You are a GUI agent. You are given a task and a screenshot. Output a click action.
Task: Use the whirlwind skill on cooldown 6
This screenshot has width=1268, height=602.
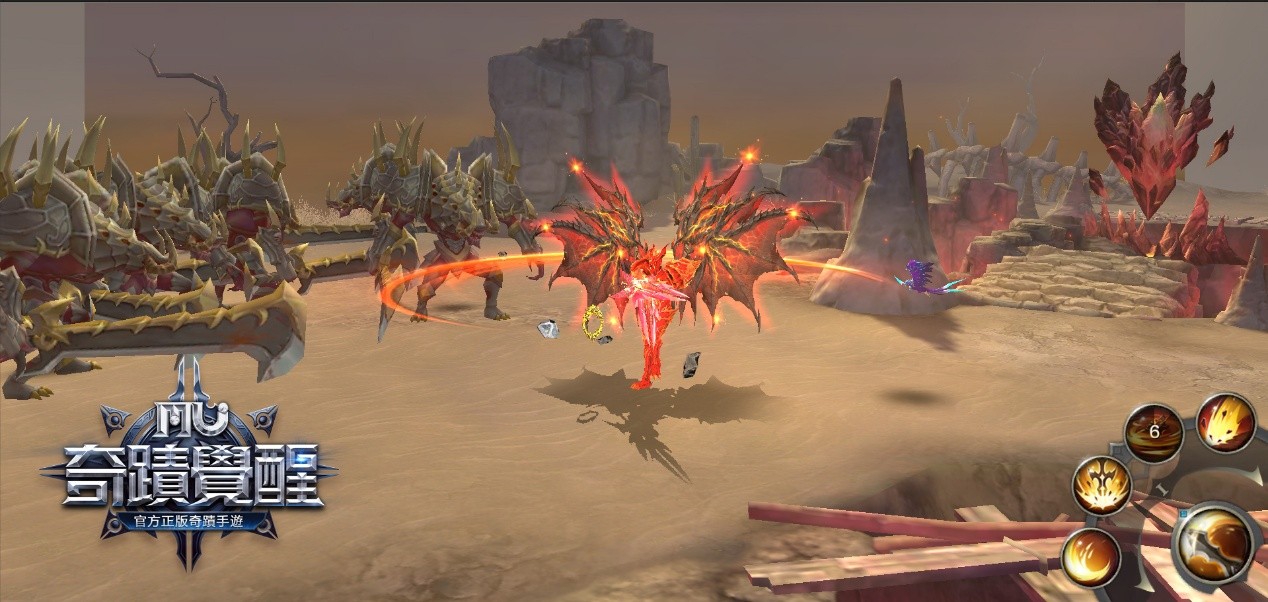(1154, 433)
